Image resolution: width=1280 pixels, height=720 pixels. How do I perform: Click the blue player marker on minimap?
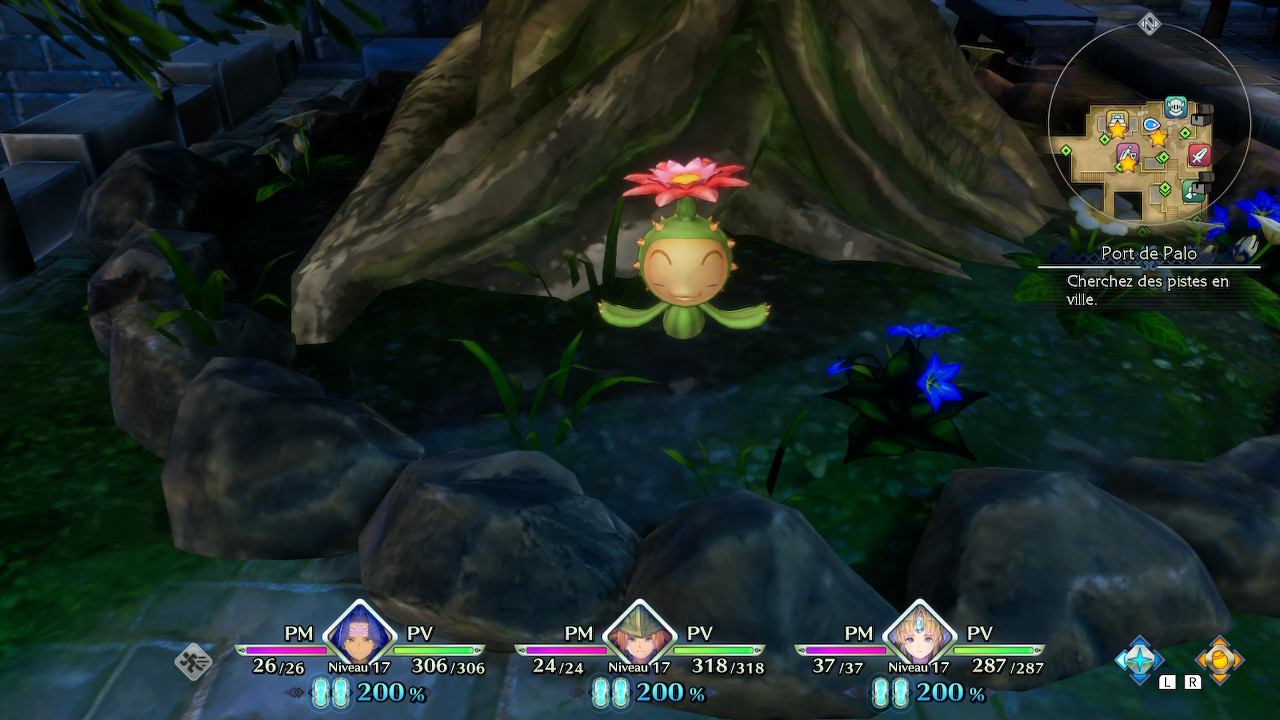tap(1151, 125)
